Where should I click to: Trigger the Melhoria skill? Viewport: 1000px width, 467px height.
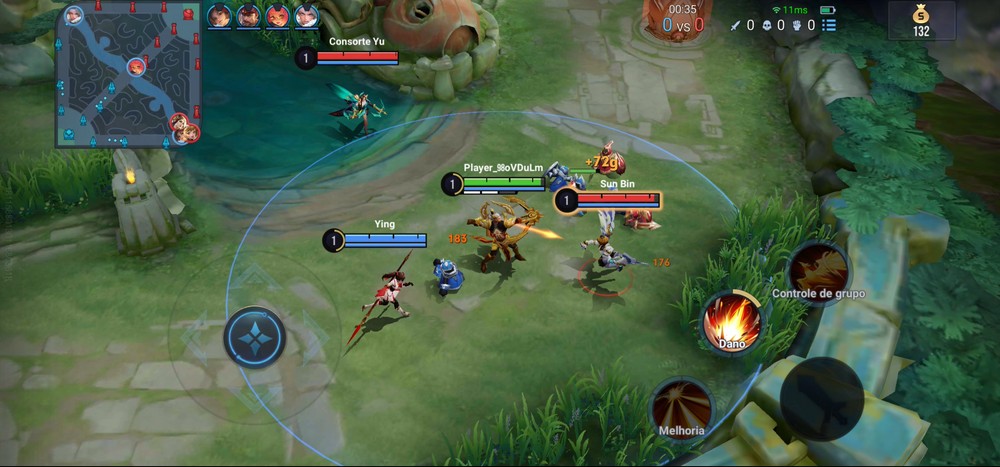pos(682,407)
